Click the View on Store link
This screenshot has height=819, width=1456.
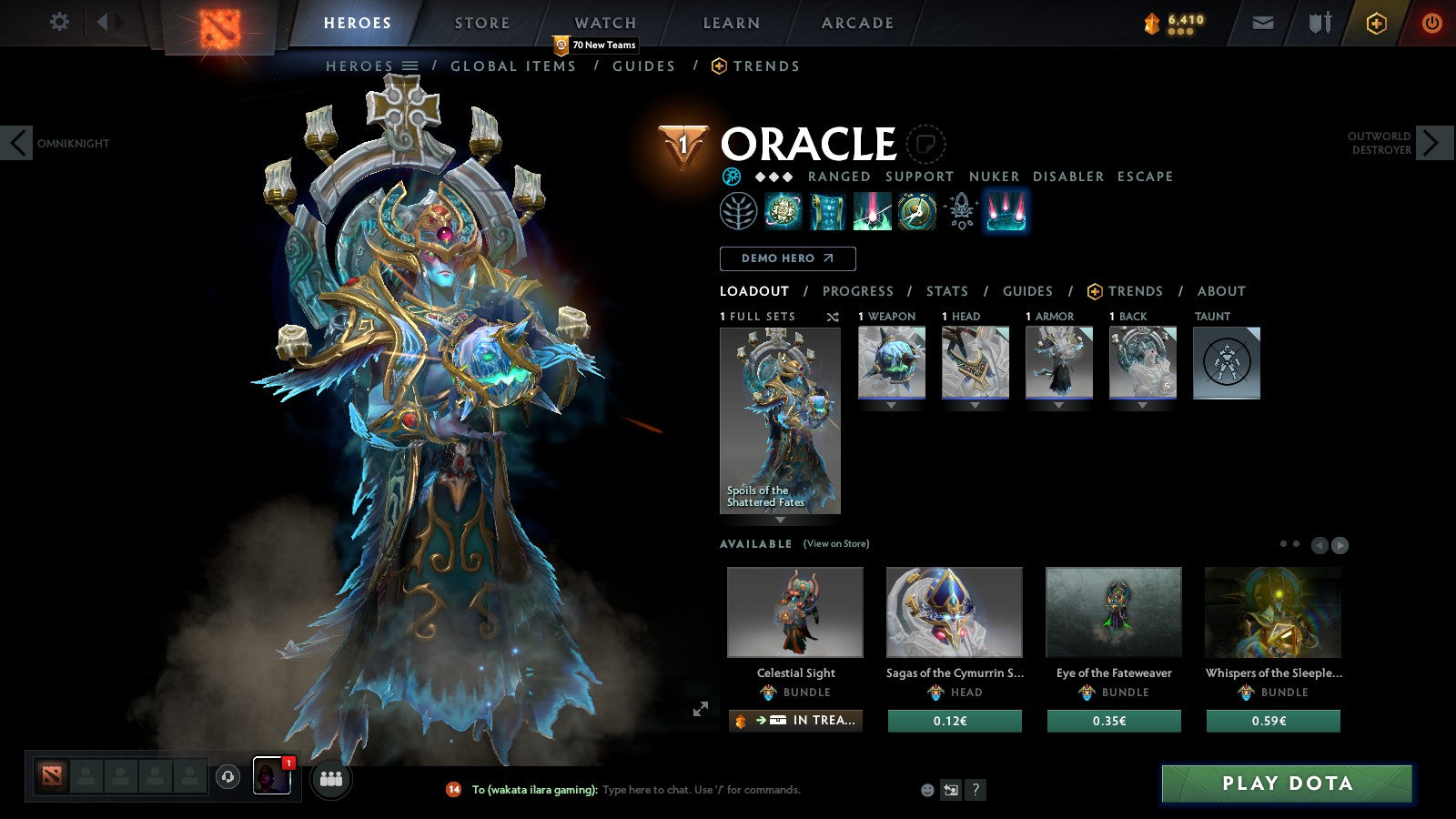click(834, 543)
